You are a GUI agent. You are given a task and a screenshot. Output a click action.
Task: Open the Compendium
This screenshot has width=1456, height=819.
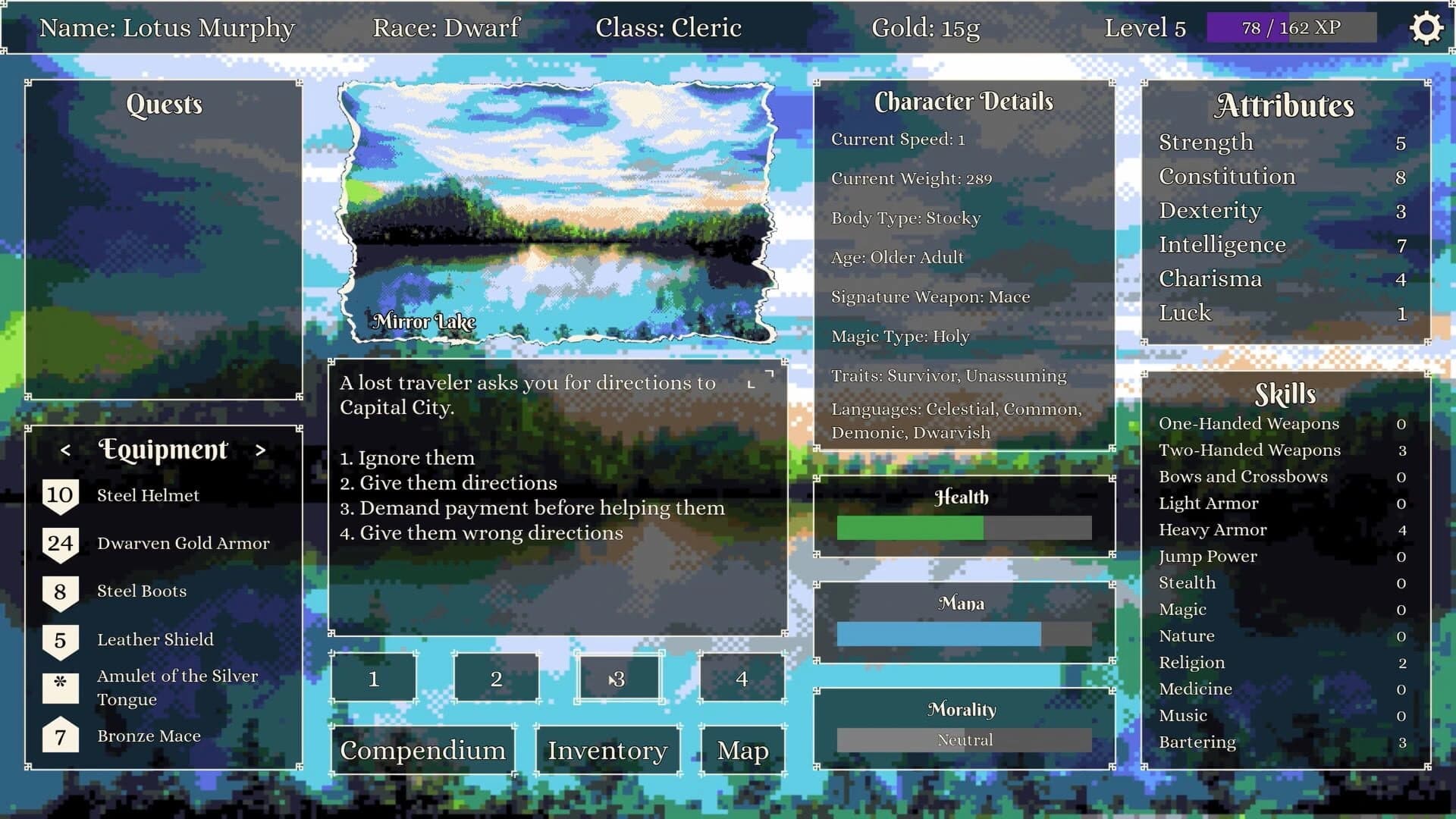422,750
